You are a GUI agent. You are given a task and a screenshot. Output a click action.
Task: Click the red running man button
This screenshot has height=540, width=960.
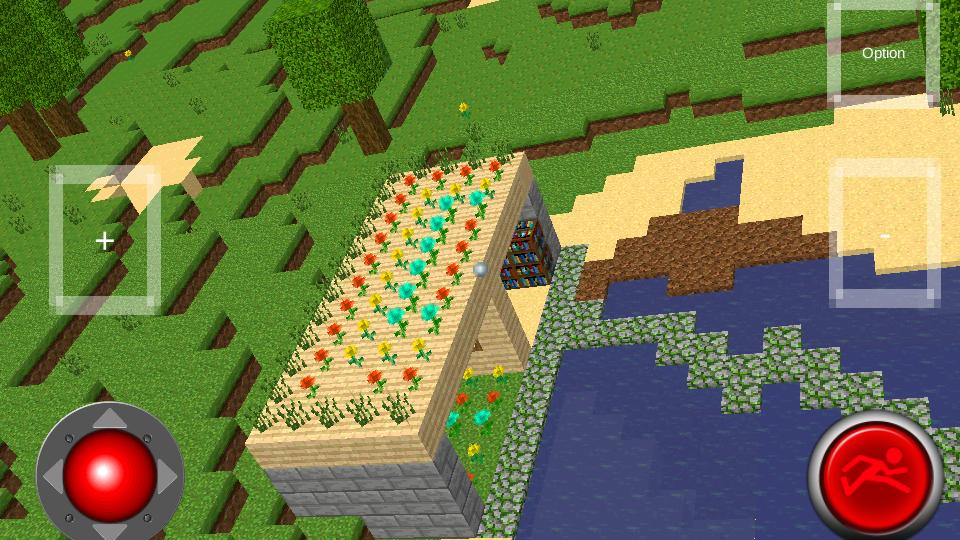(875, 474)
